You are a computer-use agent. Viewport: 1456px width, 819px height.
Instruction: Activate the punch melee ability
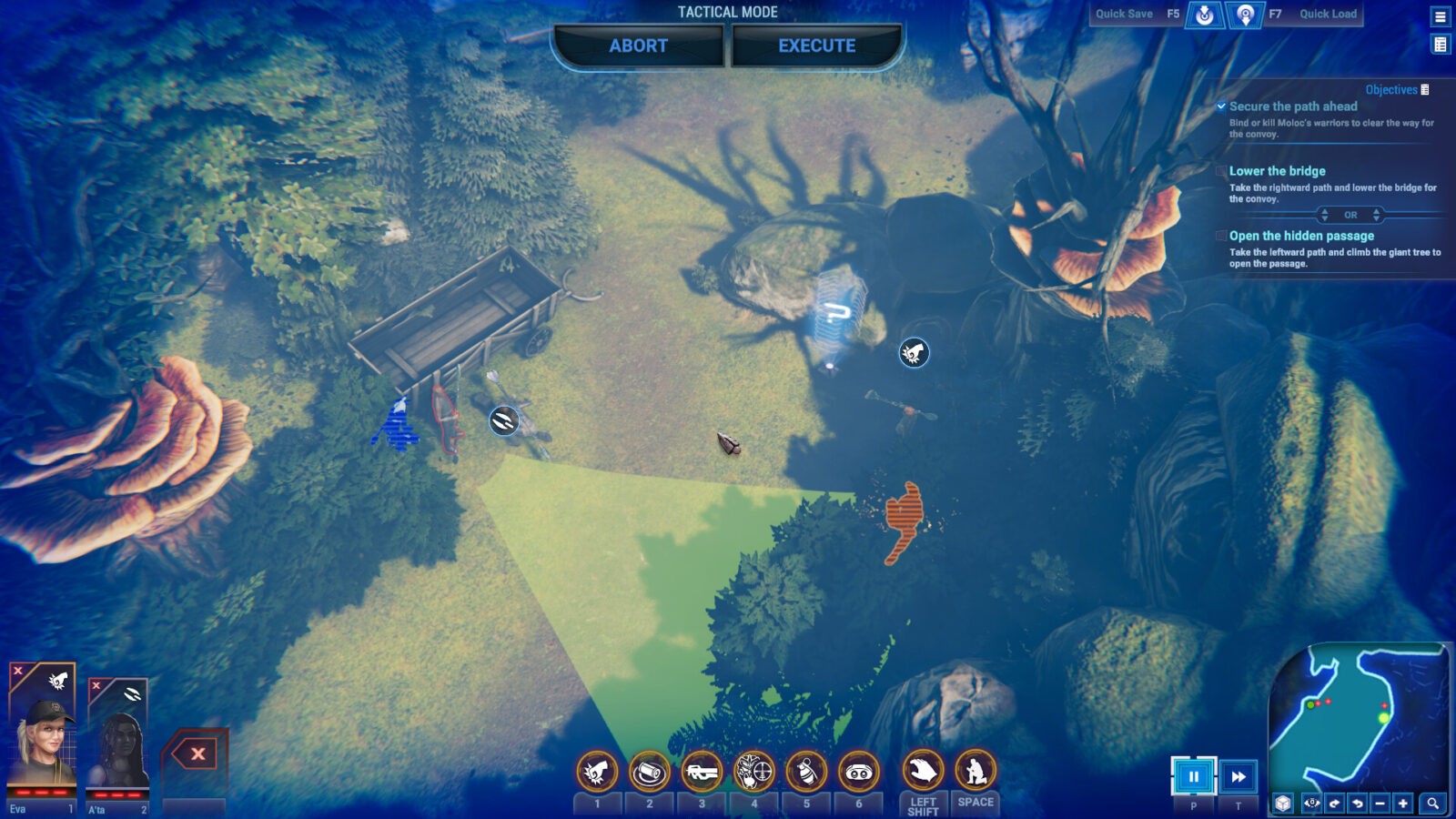click(597, 773)
